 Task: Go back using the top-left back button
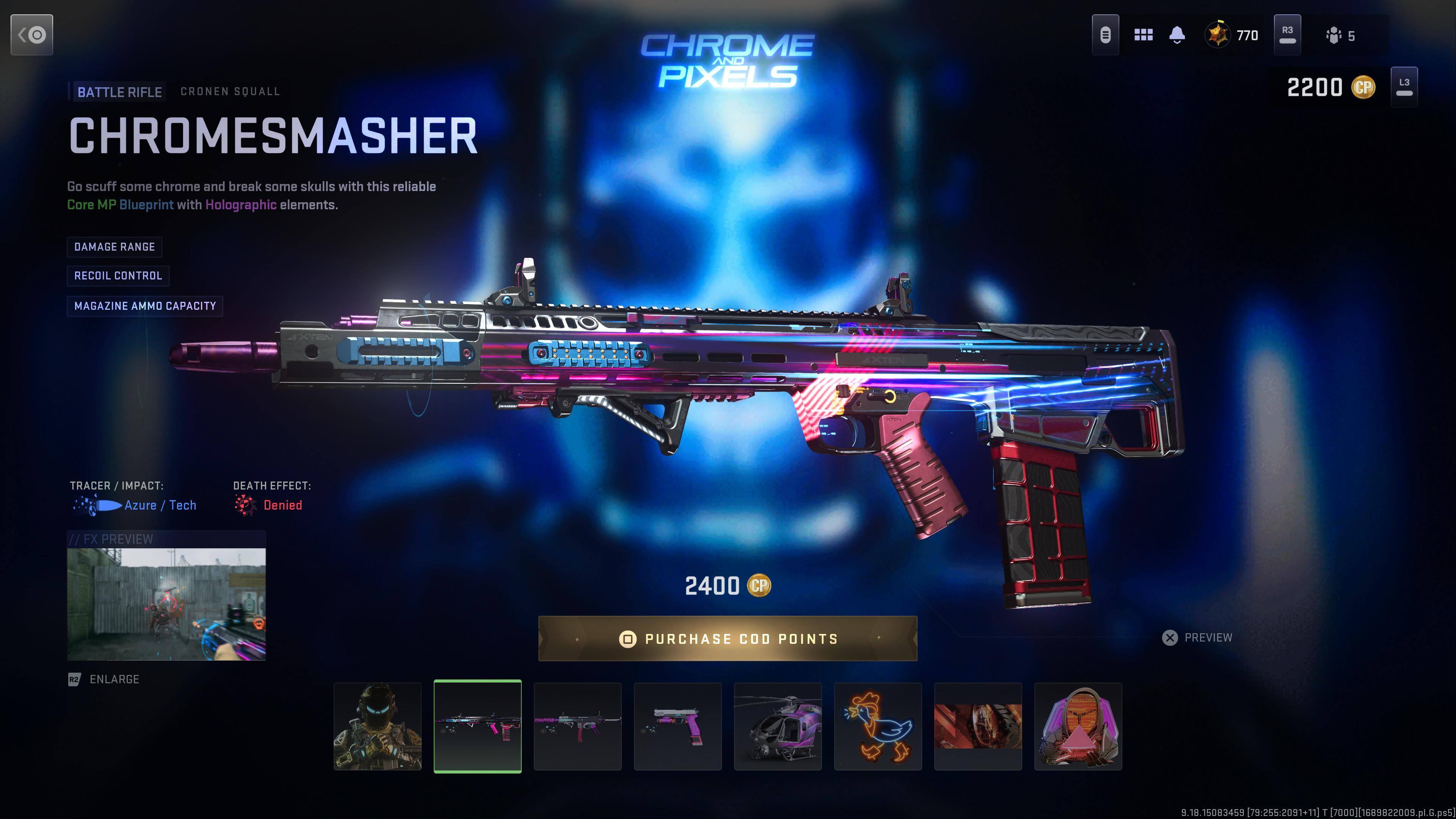point(31,35)
